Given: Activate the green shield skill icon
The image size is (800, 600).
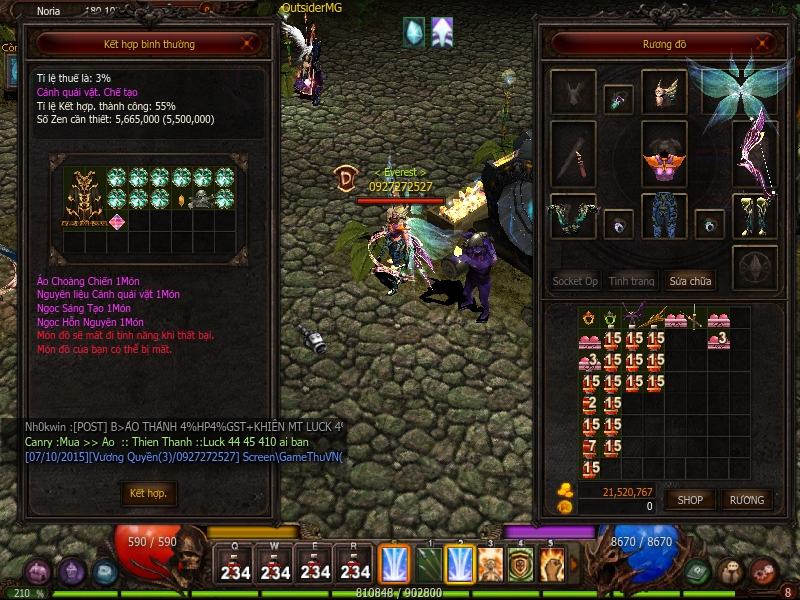Looking at the screenshot, I should 521,564.
